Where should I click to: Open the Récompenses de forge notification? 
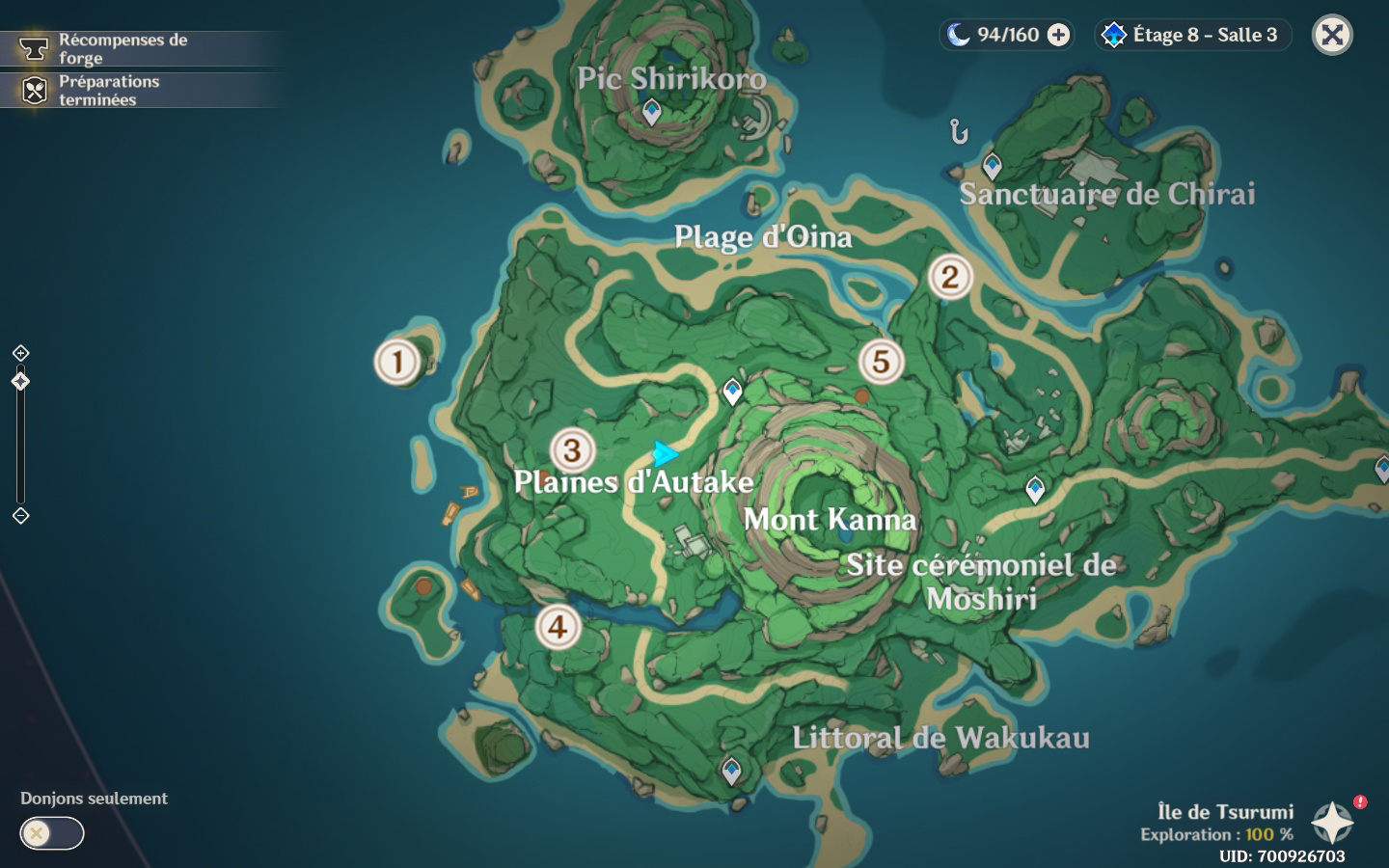click(x=123, y=48)
